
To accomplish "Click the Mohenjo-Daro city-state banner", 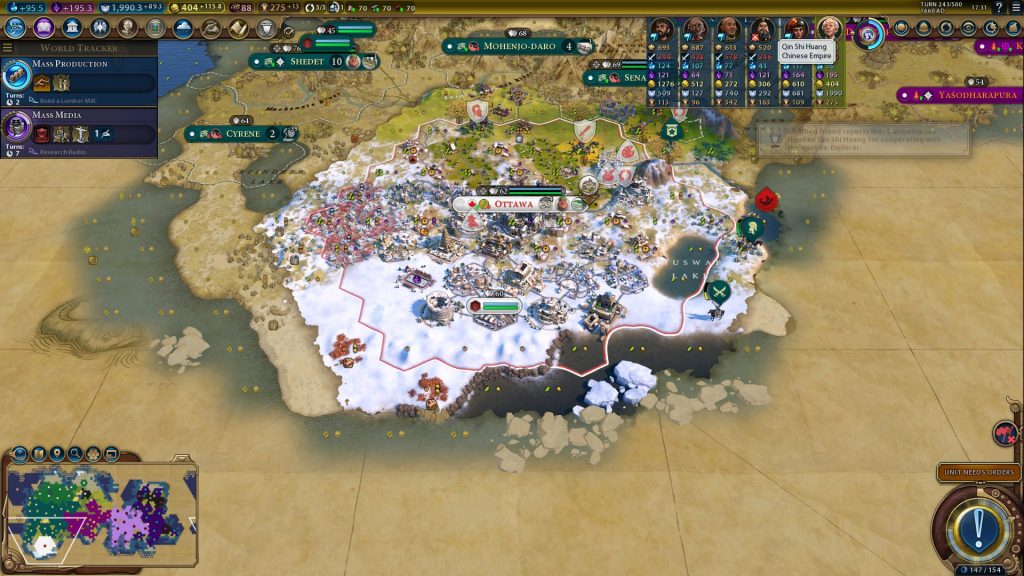I will click(x=518, y=46).
